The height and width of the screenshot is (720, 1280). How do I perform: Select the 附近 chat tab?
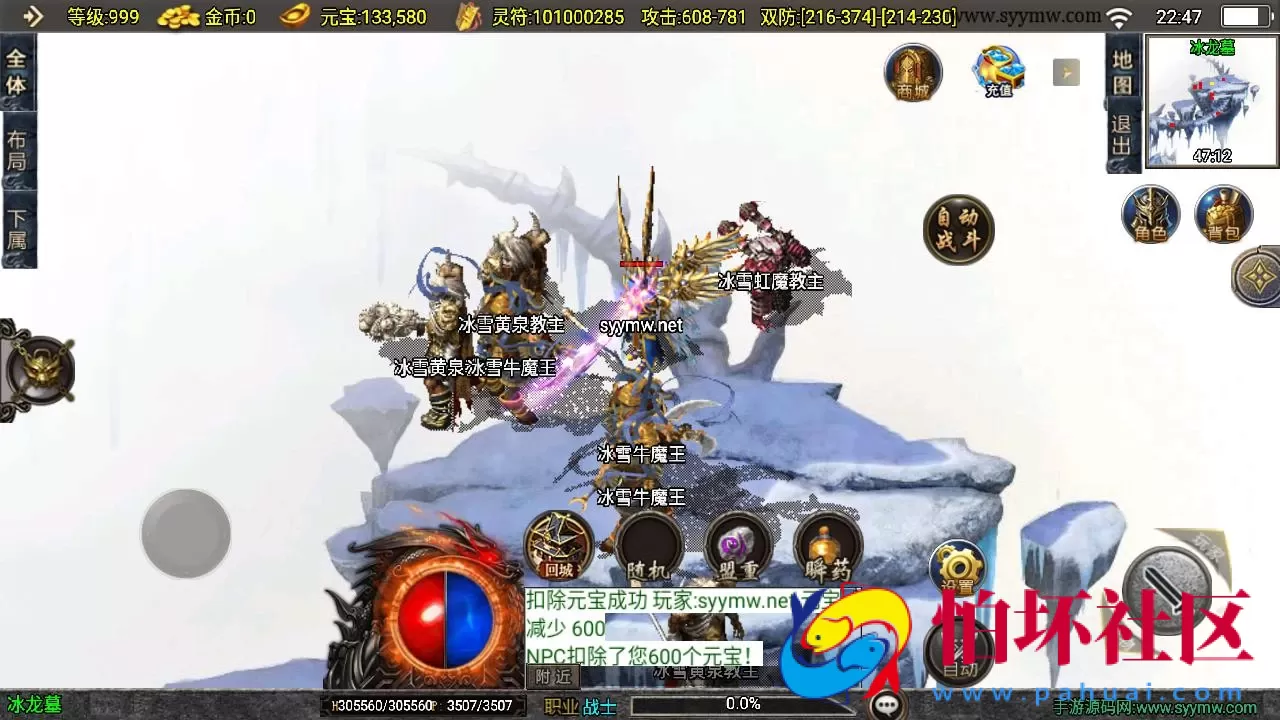[551, 676]
